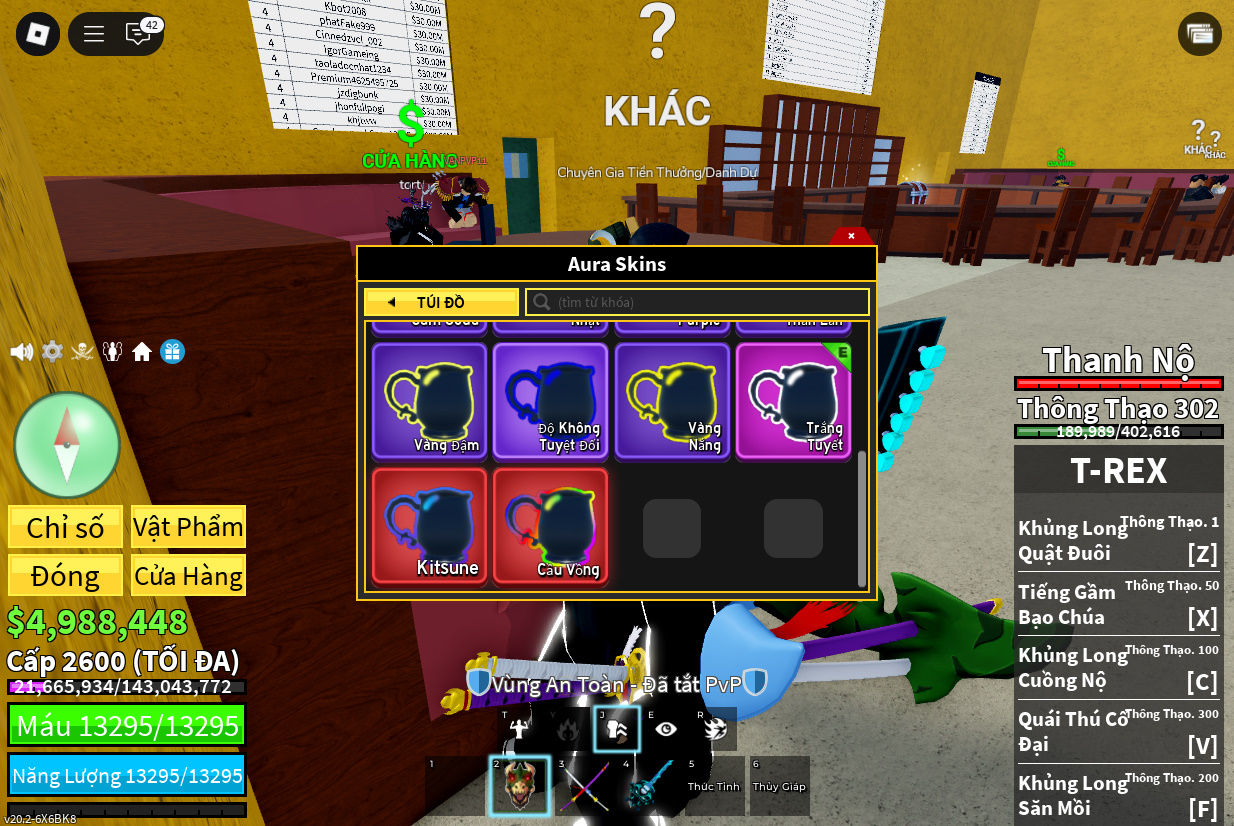
Task: Choose the Kitsune aura skin
Action: (429, 526)
